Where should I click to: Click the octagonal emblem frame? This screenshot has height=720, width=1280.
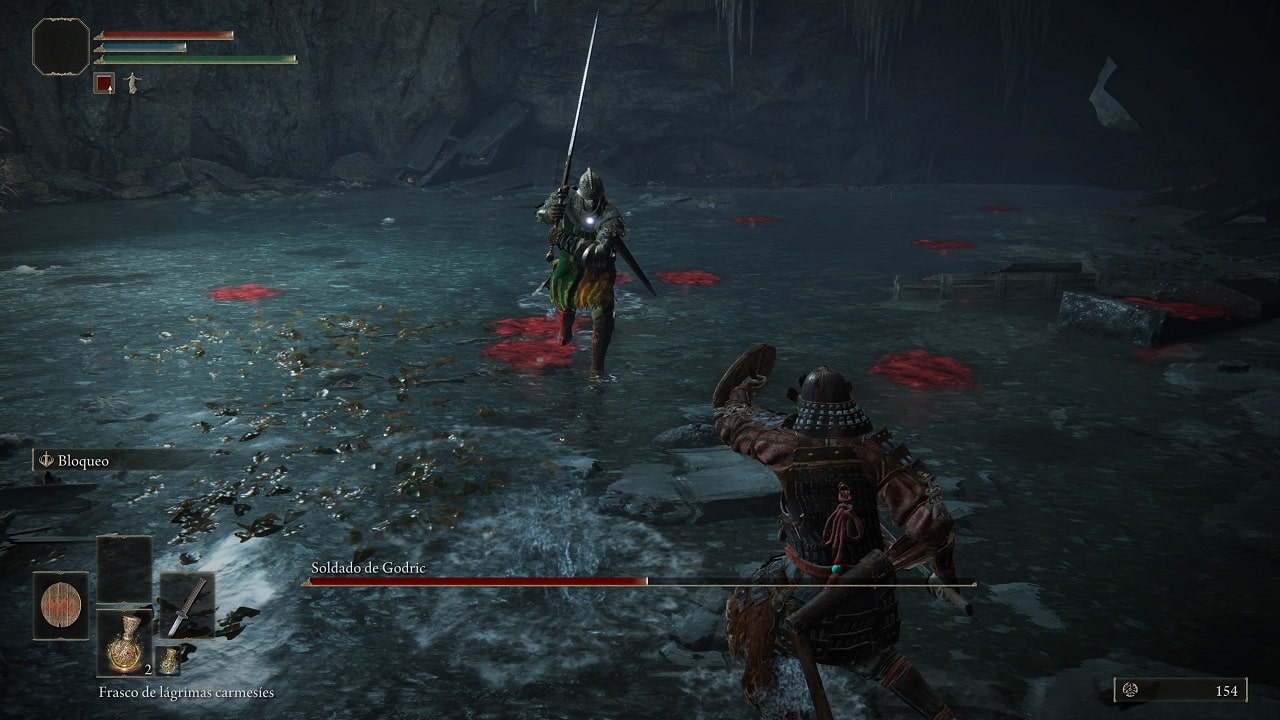click(x=61, y=47)
